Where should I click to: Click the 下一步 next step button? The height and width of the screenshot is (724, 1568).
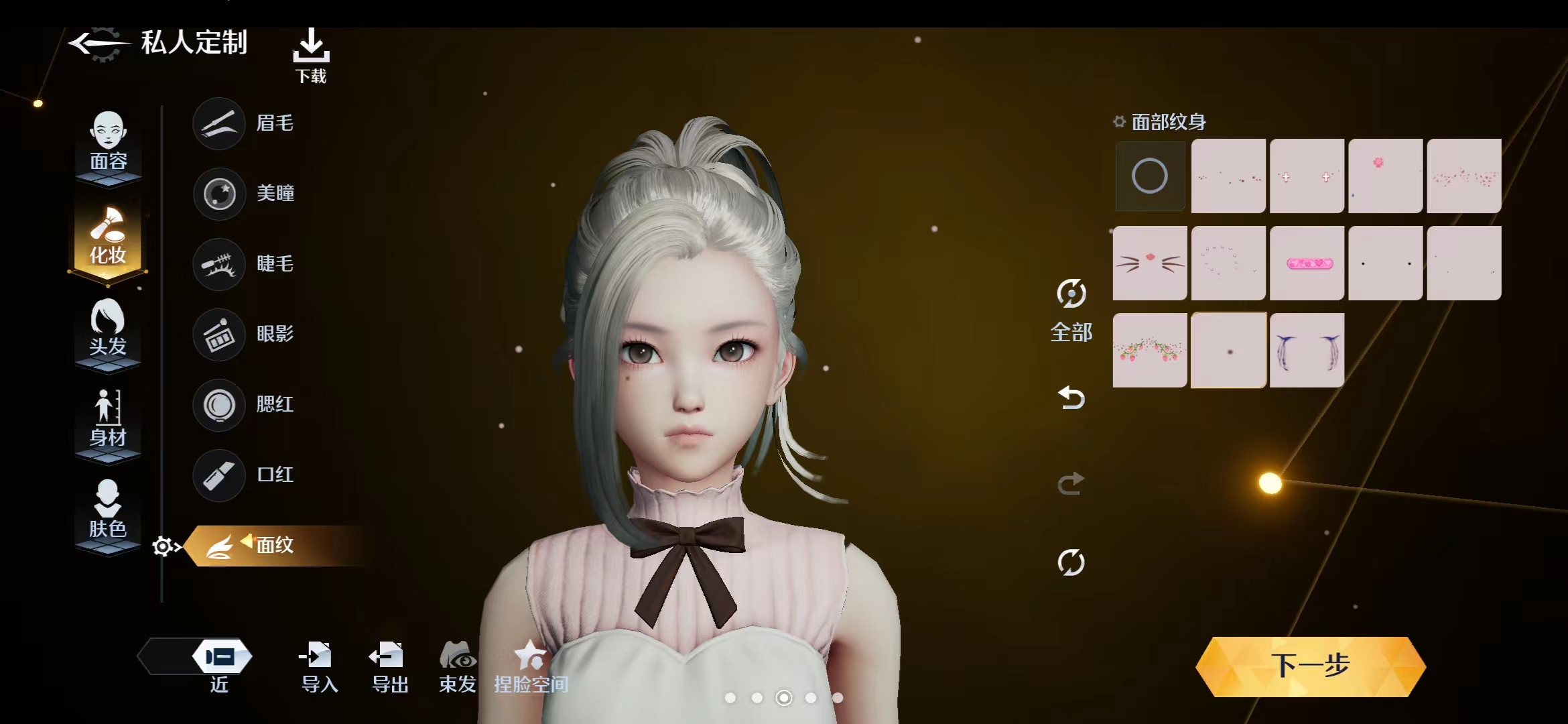point(1310,666)
